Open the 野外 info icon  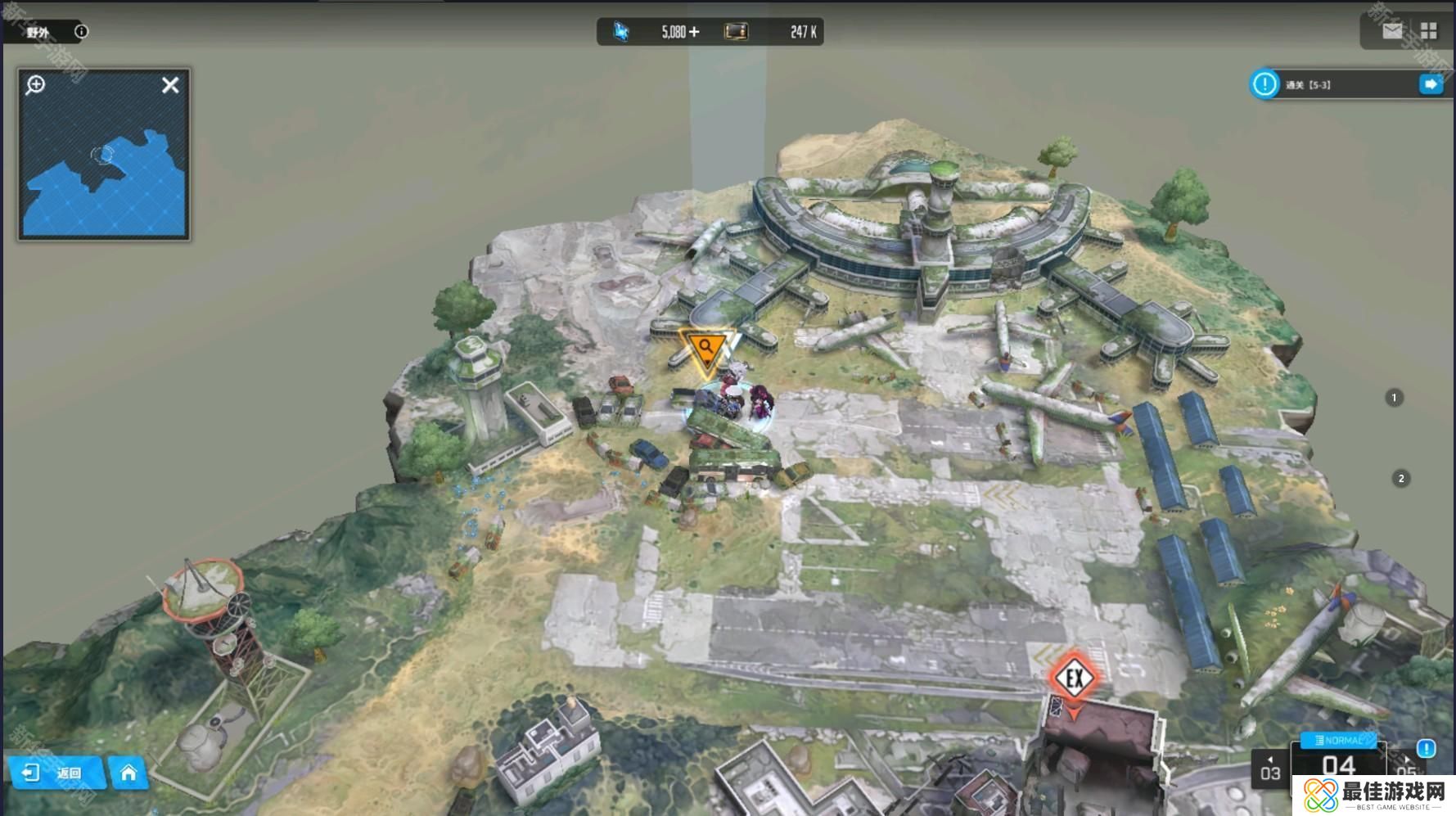[x=81, y=32]
